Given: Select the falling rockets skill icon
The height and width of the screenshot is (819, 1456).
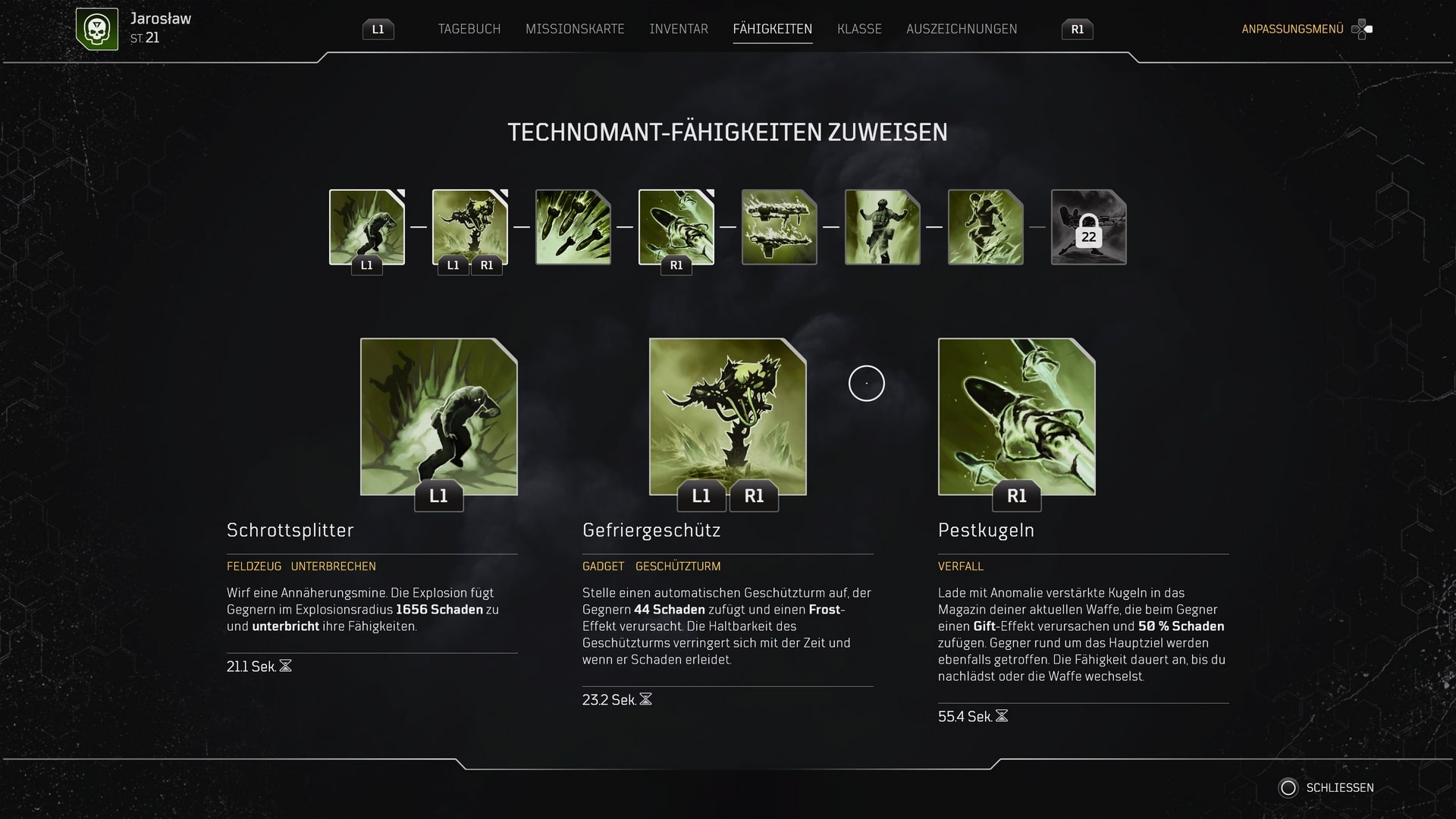Looking at the screenshot, I should (573, 227).
